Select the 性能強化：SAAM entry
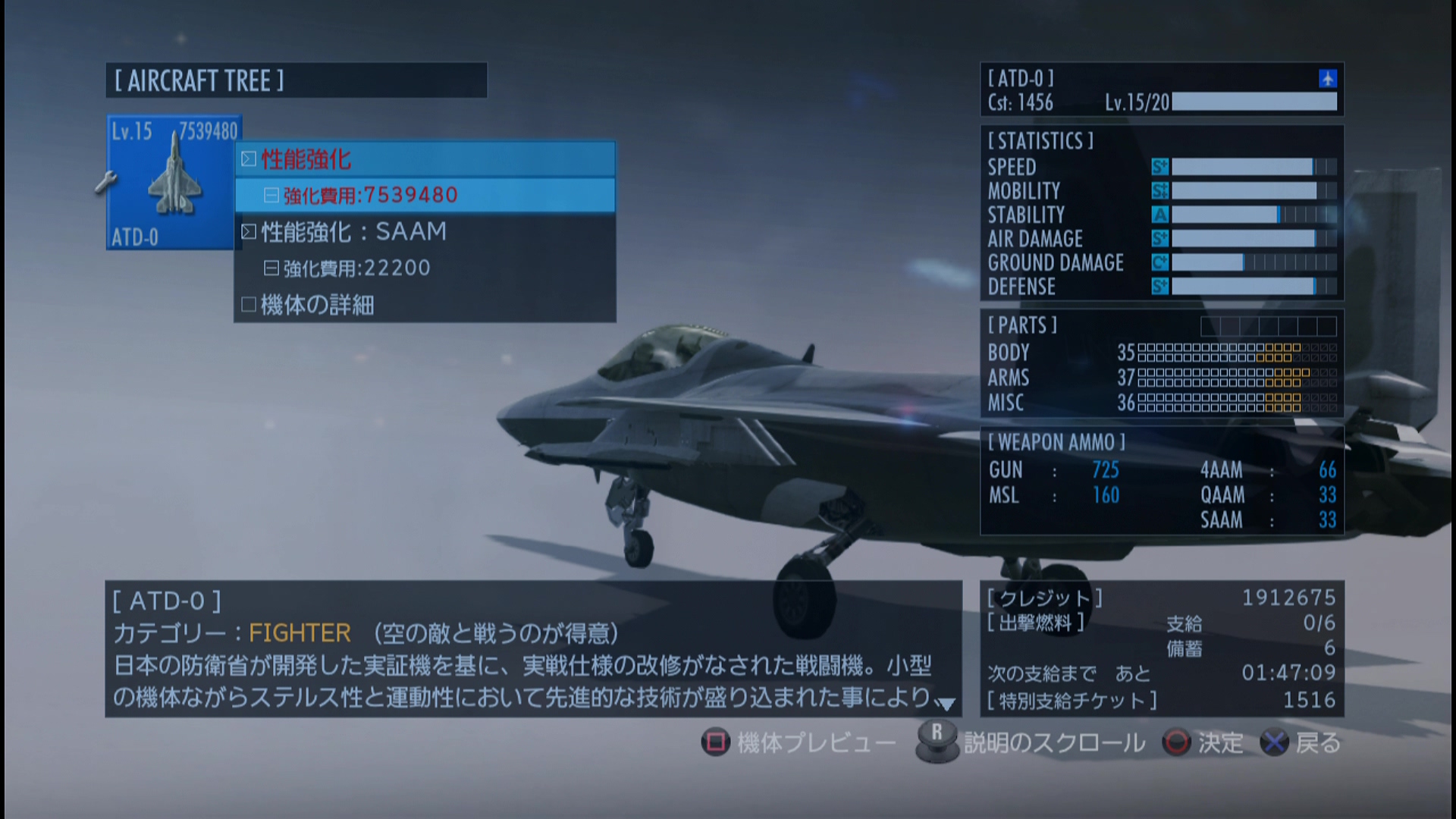 pos(425,232)
